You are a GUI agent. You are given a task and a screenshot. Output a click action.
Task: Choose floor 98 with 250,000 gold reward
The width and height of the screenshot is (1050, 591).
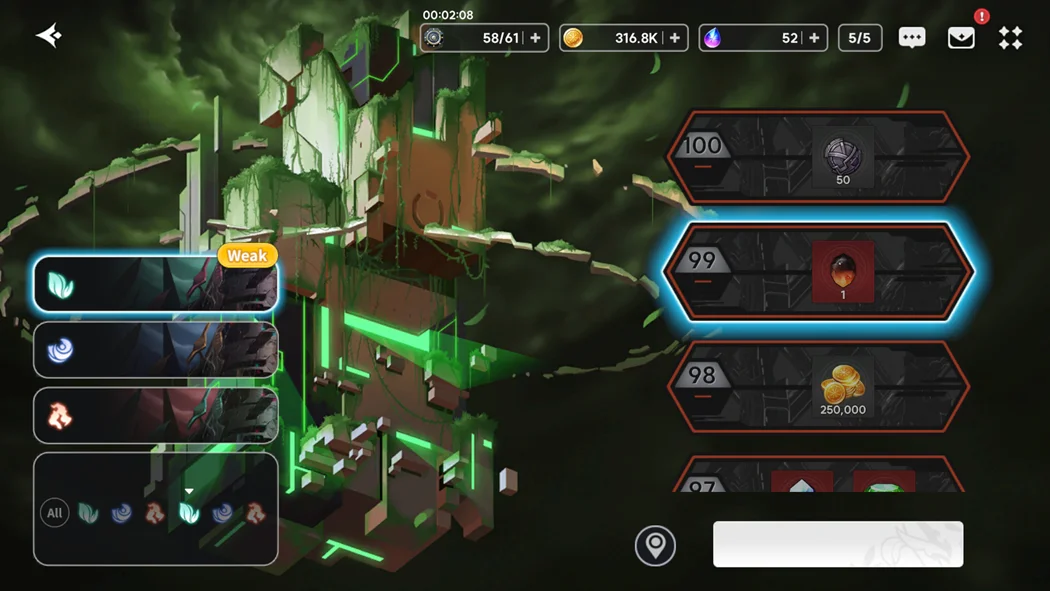tap(817, 384)
